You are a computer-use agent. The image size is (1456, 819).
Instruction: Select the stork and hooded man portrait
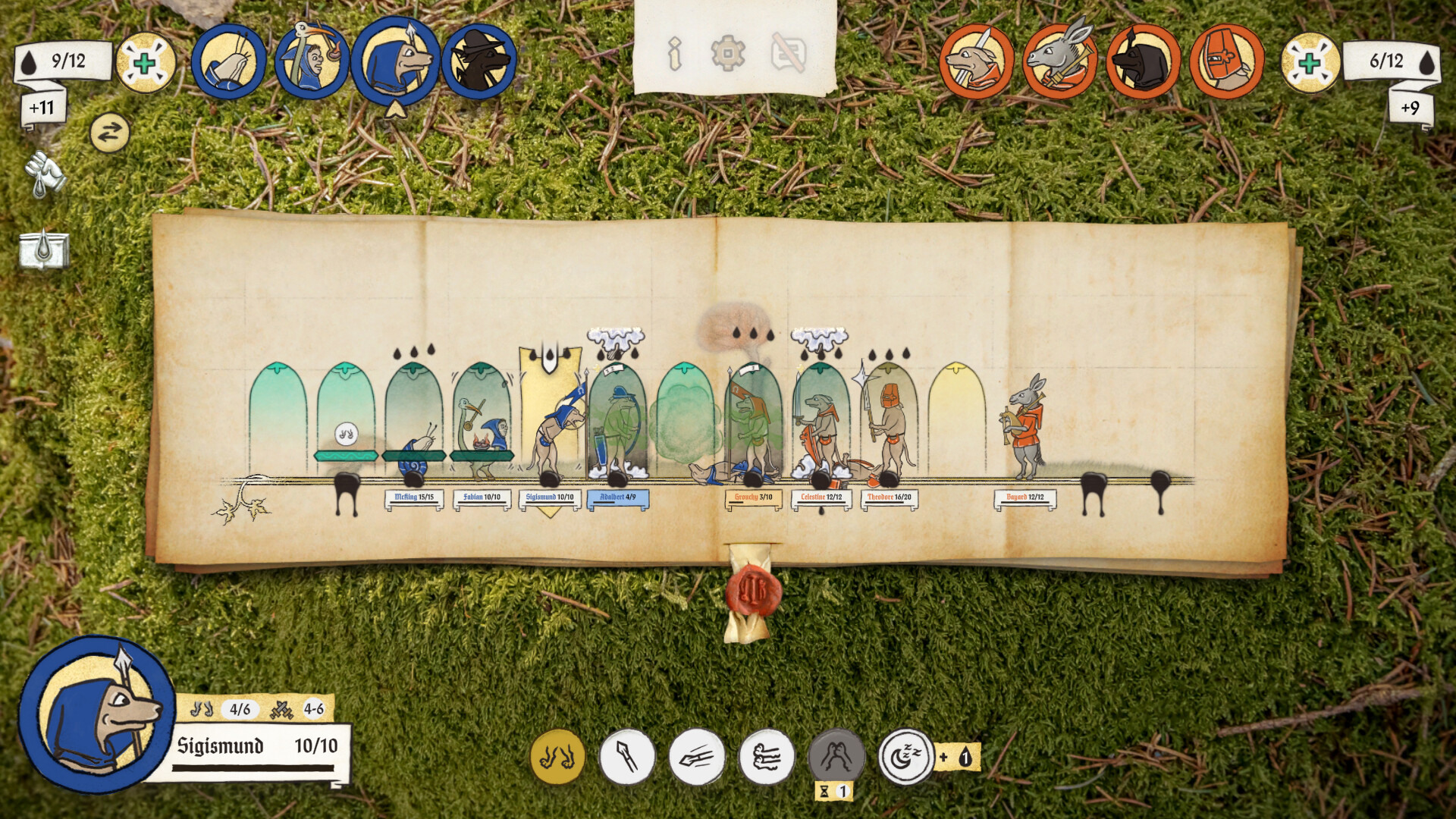point(312,61)
